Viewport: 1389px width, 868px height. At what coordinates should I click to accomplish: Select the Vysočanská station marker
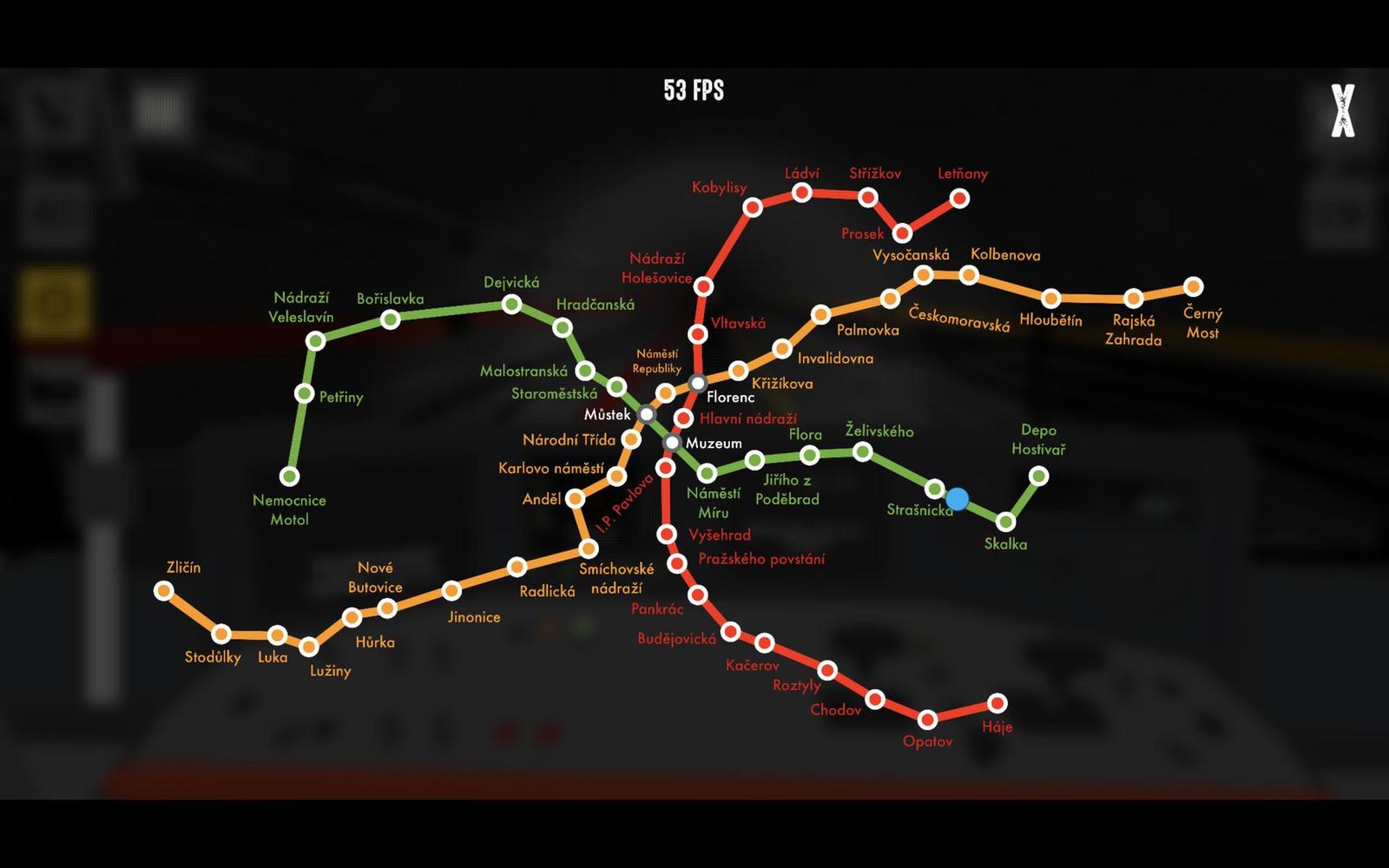click(x=925, y=273)
